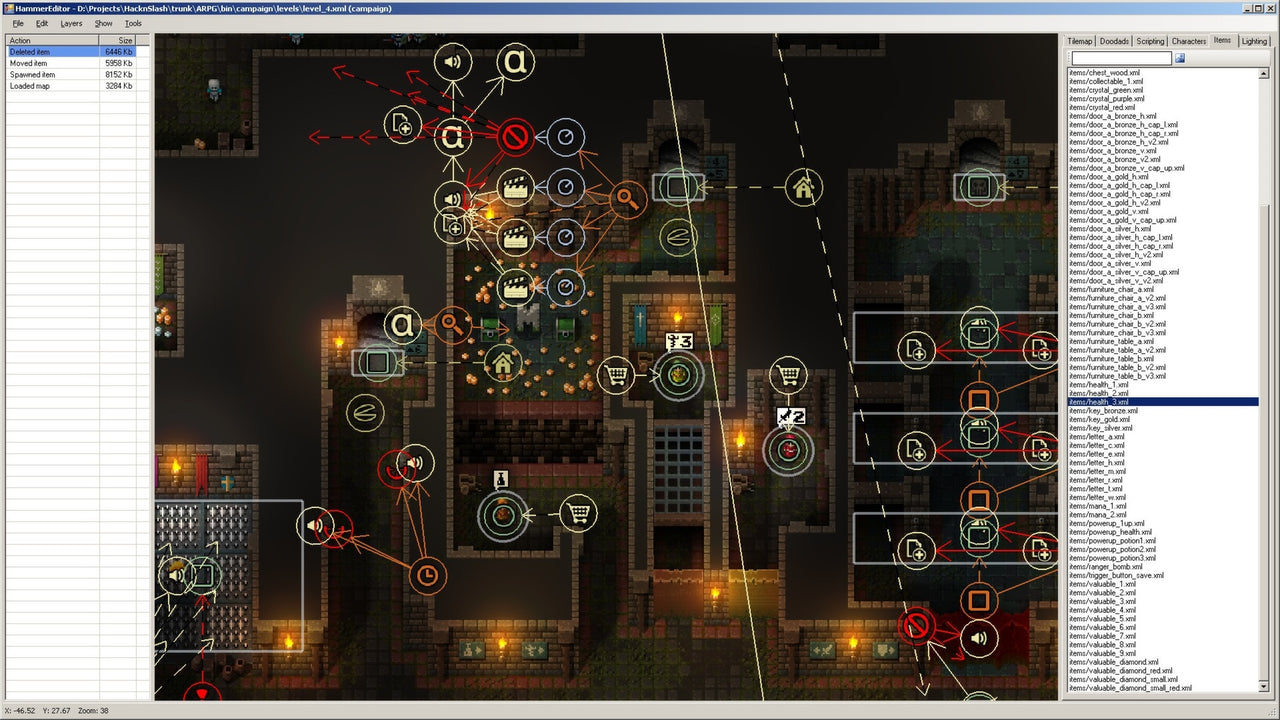Open the Tilemap tab
The width and height of the screenshot is (1280, 720).
[1079, 41]
